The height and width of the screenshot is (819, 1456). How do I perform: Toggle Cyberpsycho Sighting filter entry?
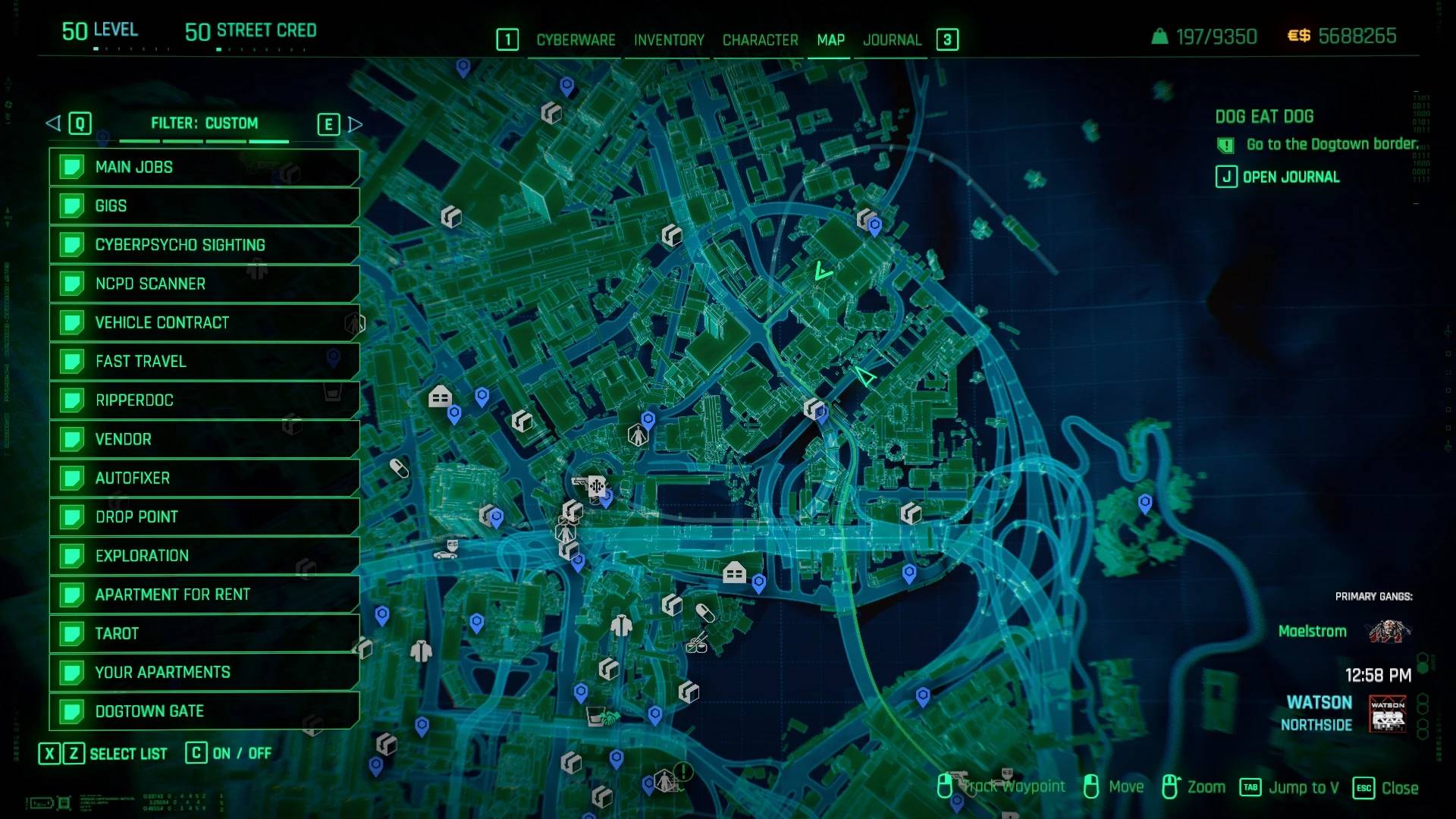click(x=203, y=245)
